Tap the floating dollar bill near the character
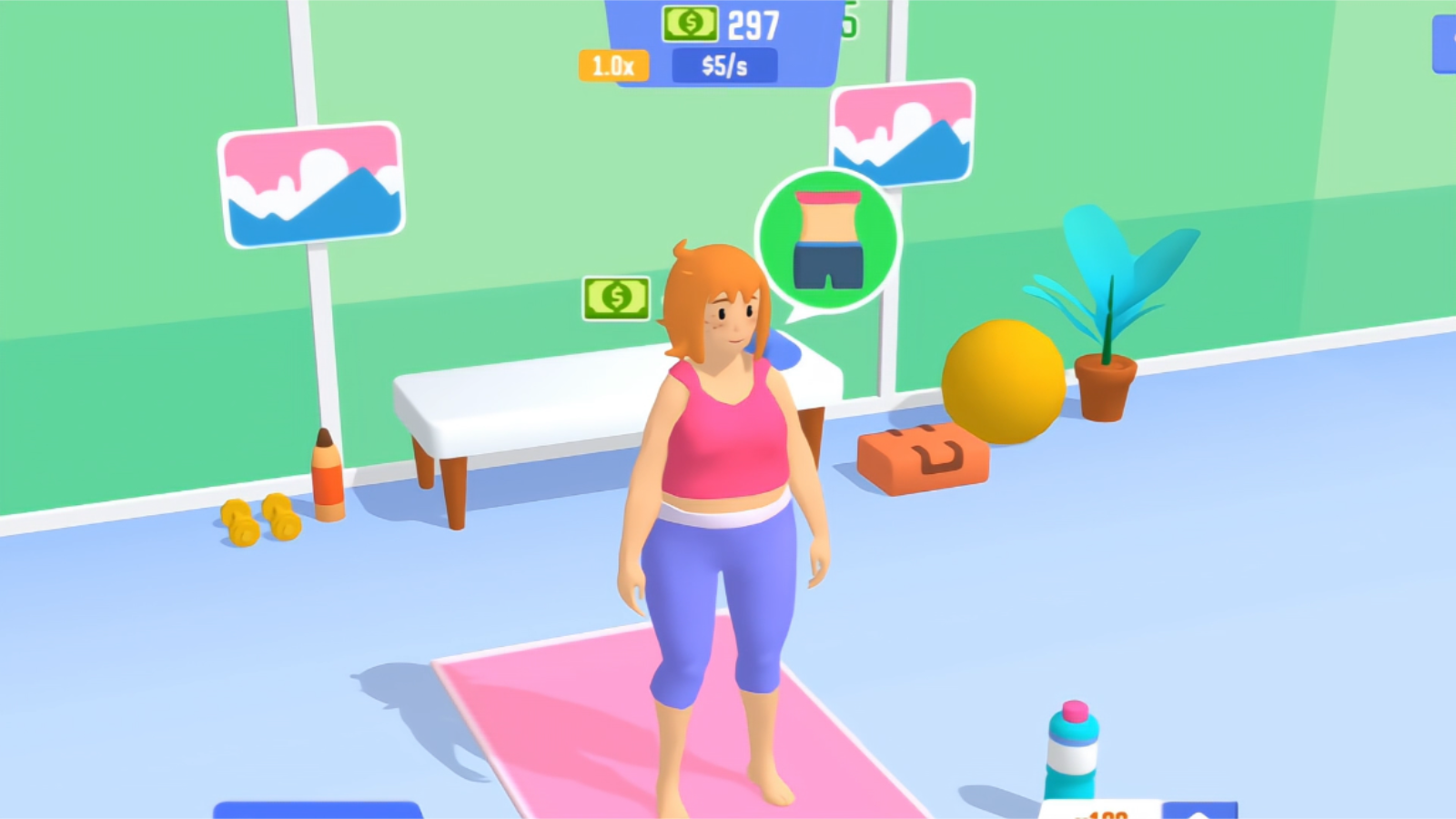Viewport: 1456px width, 819px height. click(x=614, y=296)
